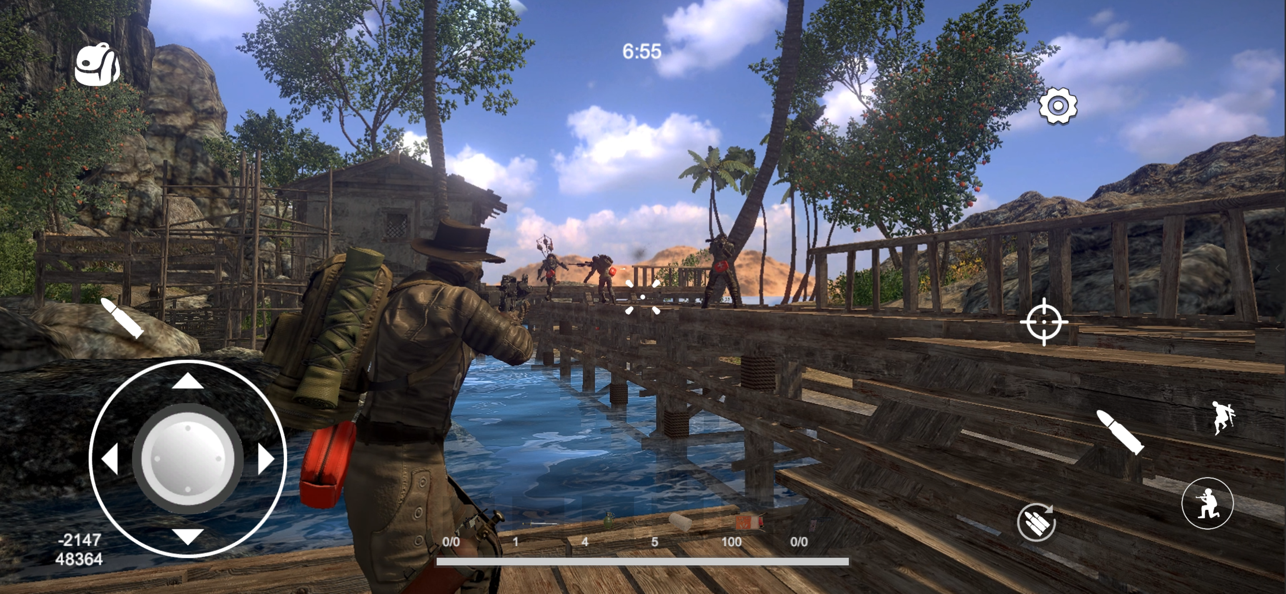Reload using the circular ammo icon
Image resolution: width=1286 pixels, height=594 pixels.
pyautogui.click(x=1037, y=522)
